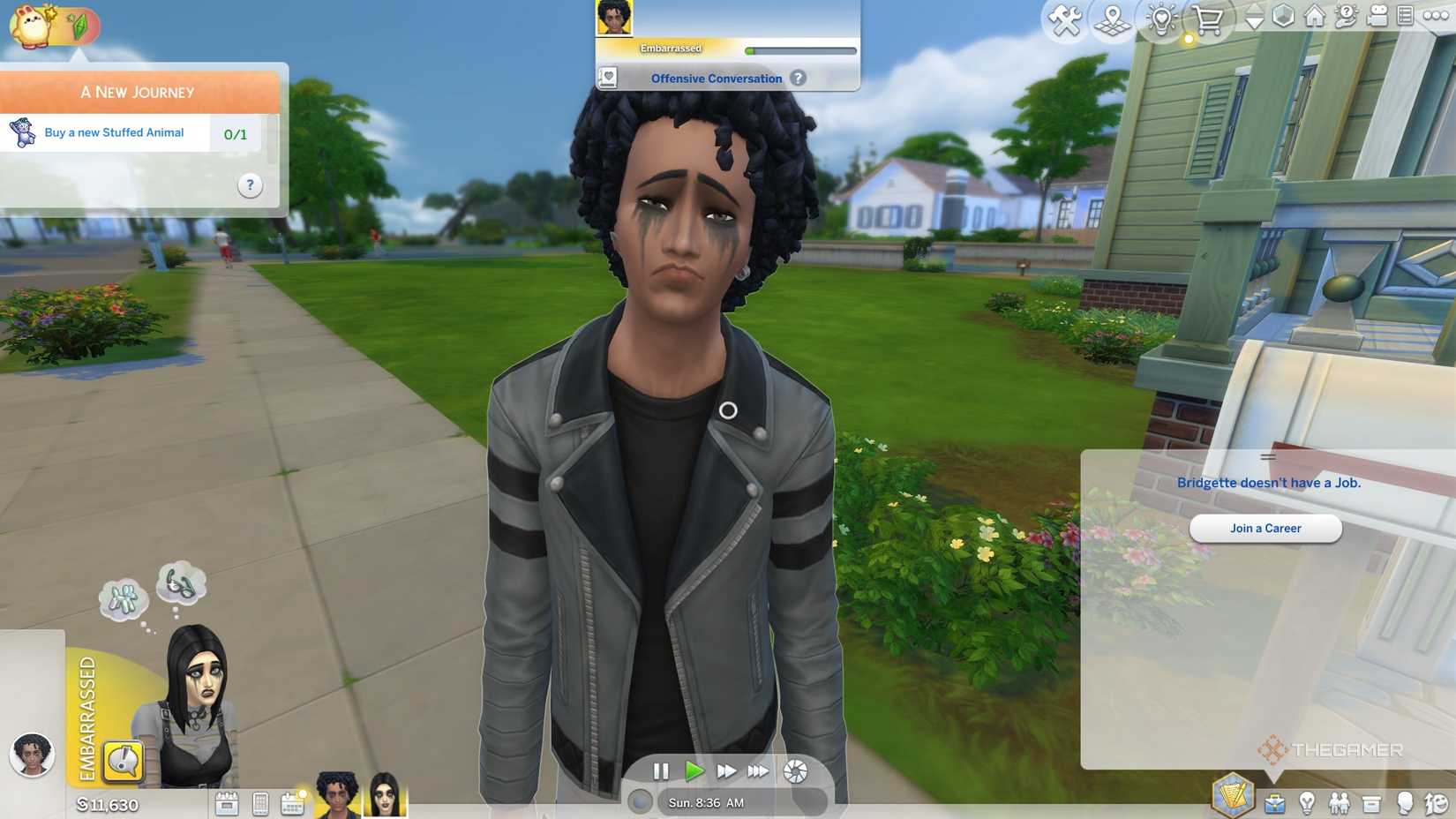Open the Sim's phone menu
Screen dimensions: 1456x819
[260, 804]
